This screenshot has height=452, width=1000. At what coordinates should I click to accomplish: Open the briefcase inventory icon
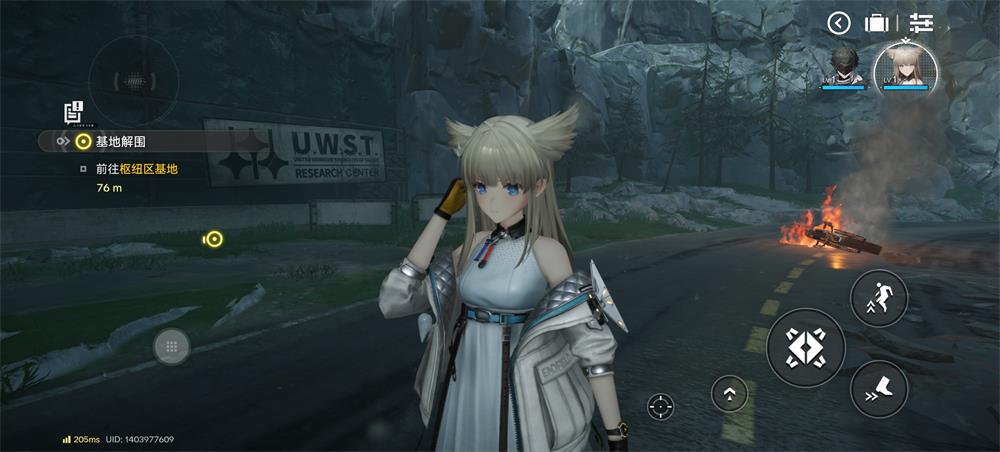(x=877, y=23)
